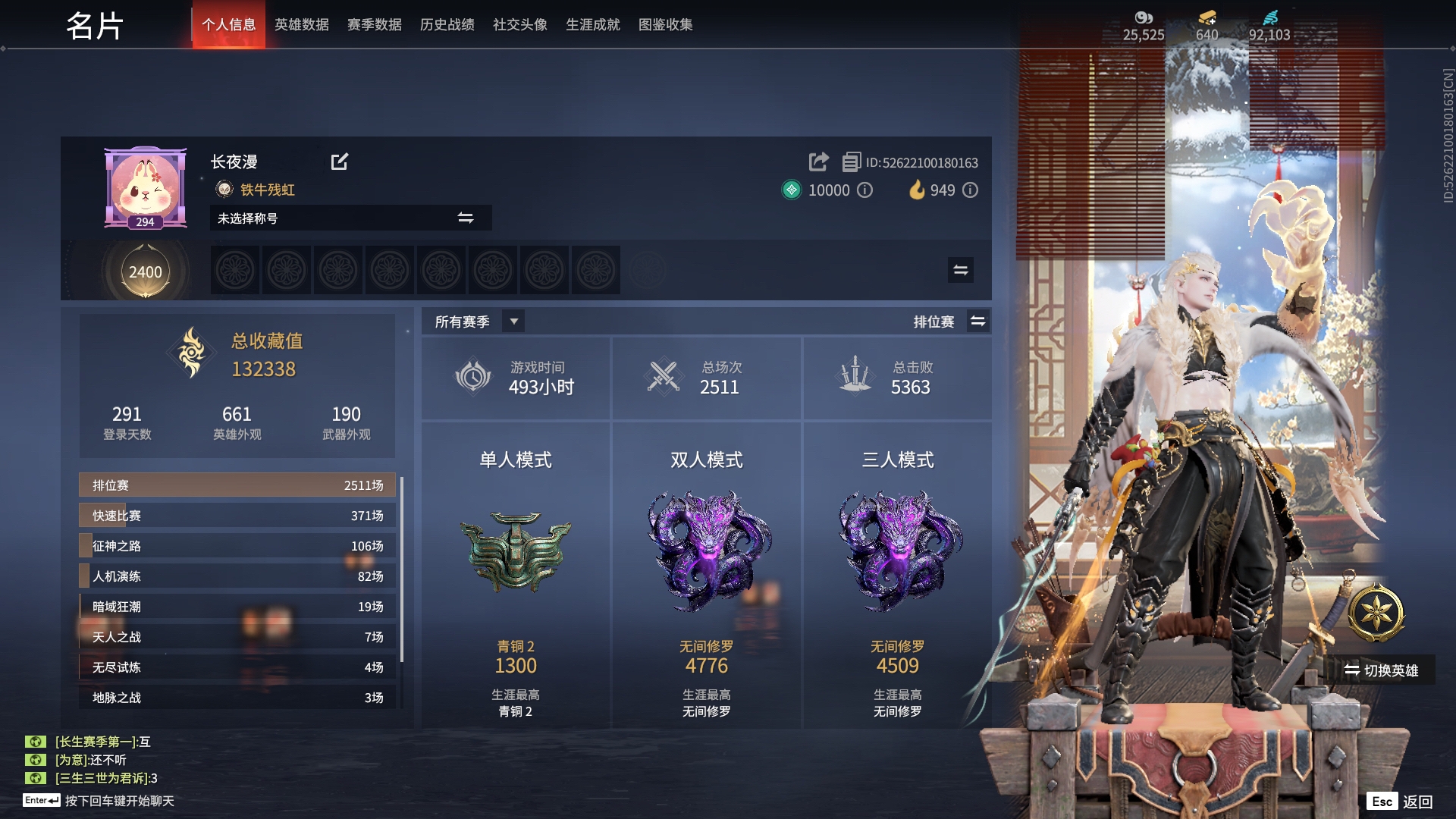Switch to the 英雄数据 tab
Image resolution: width=1456 pixels, height=819 pixels.
(x=301, y=24)
